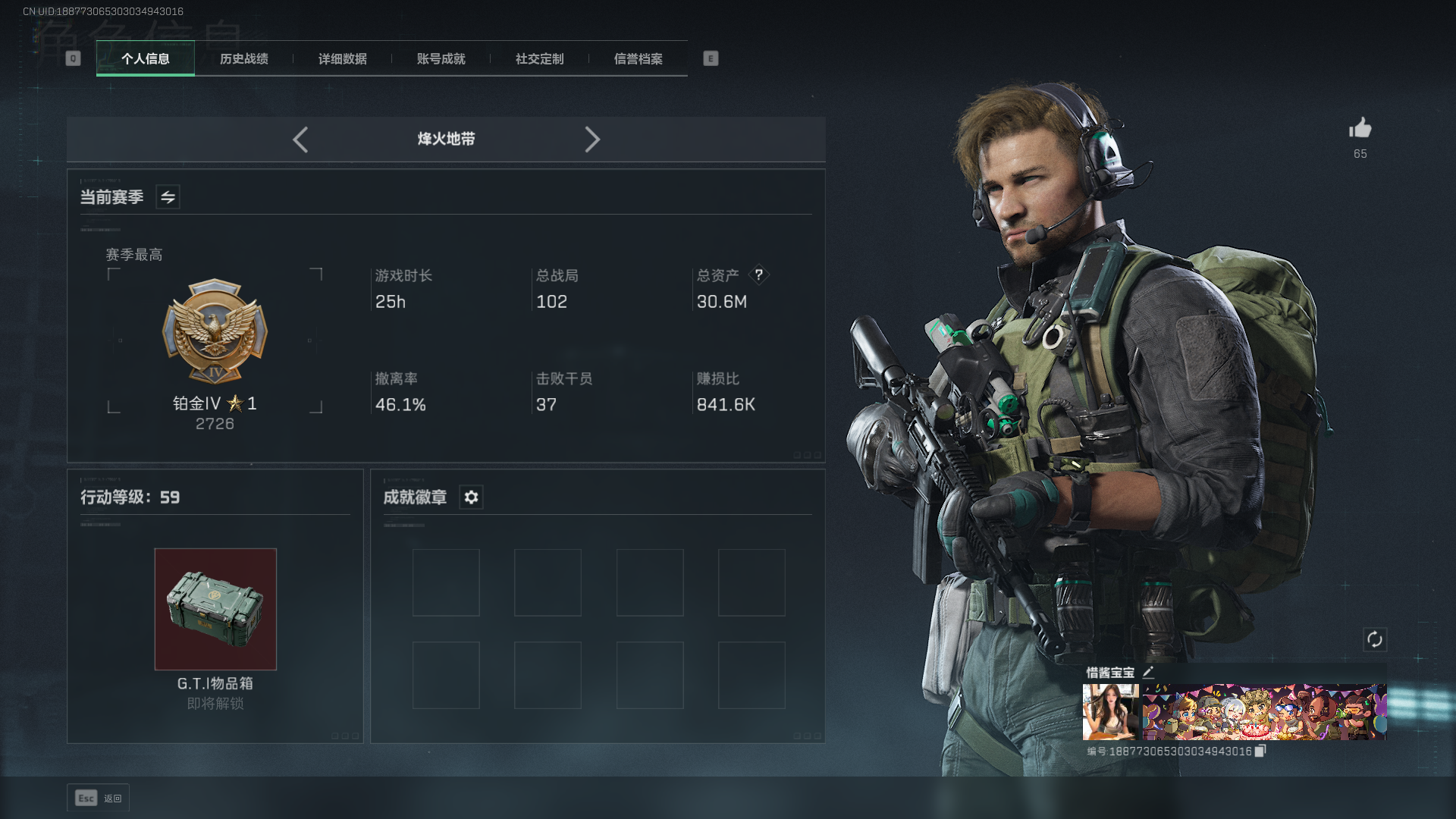This screenshot has height=819, width=1456.
Task: Copy the player ID number
Action: tap(1260, 751)
